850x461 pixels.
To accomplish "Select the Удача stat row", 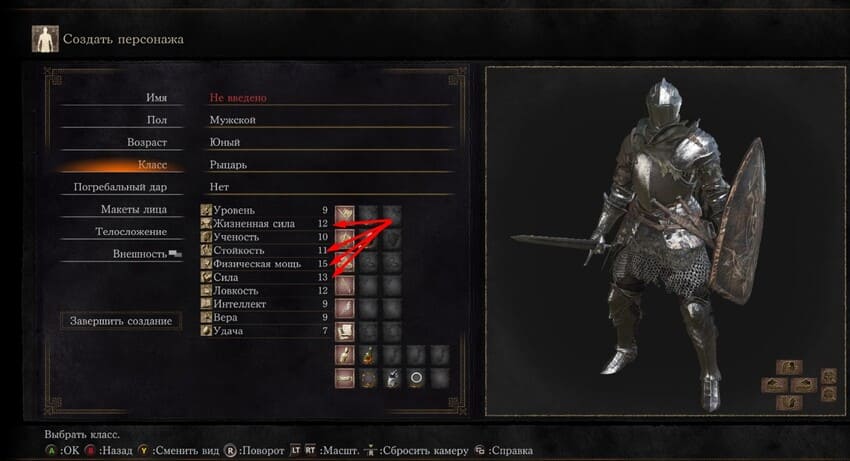I will coord(265,330).
